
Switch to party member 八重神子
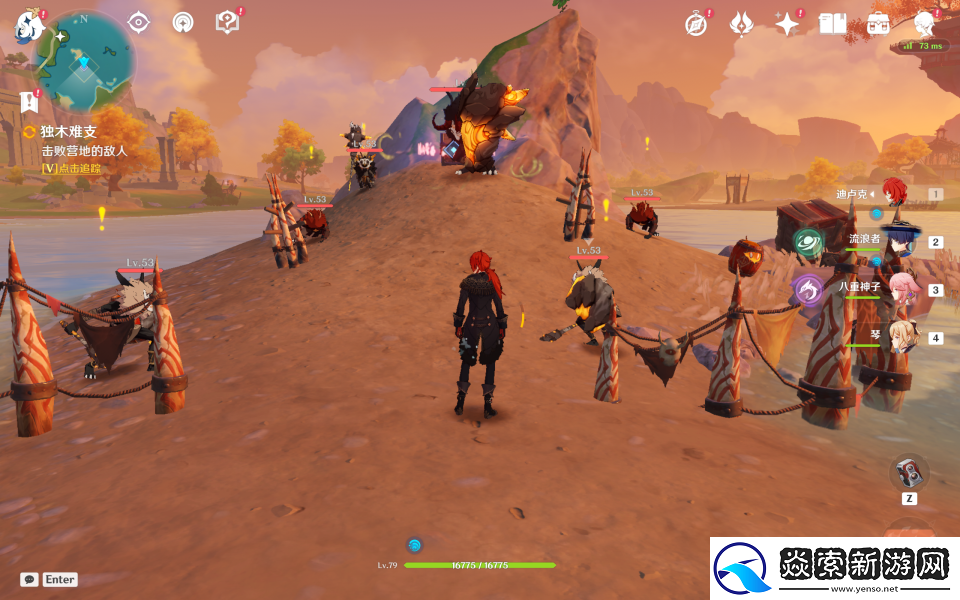coord(900,289)
